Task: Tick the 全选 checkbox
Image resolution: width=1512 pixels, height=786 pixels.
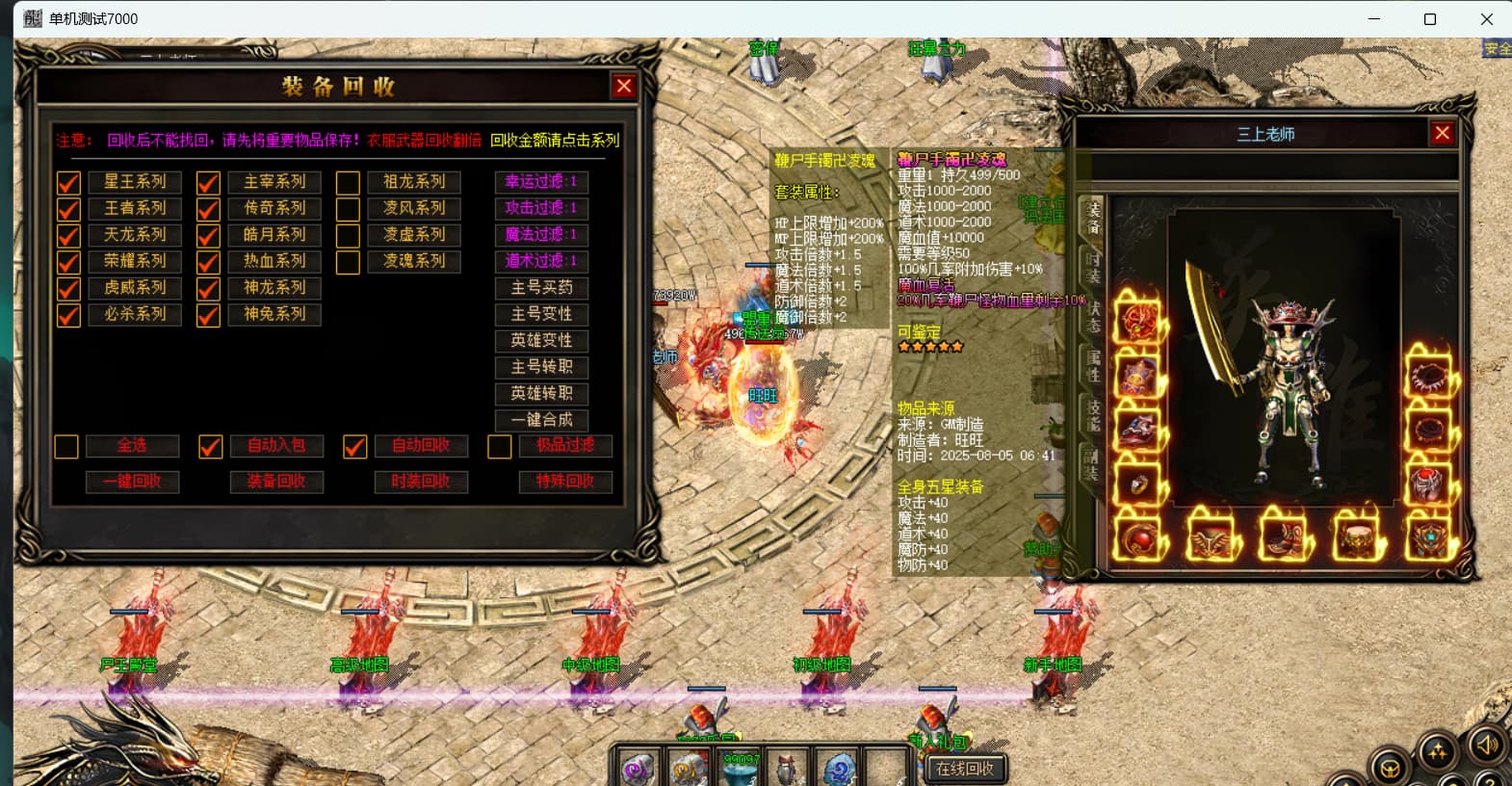Action: pos(66,447)
